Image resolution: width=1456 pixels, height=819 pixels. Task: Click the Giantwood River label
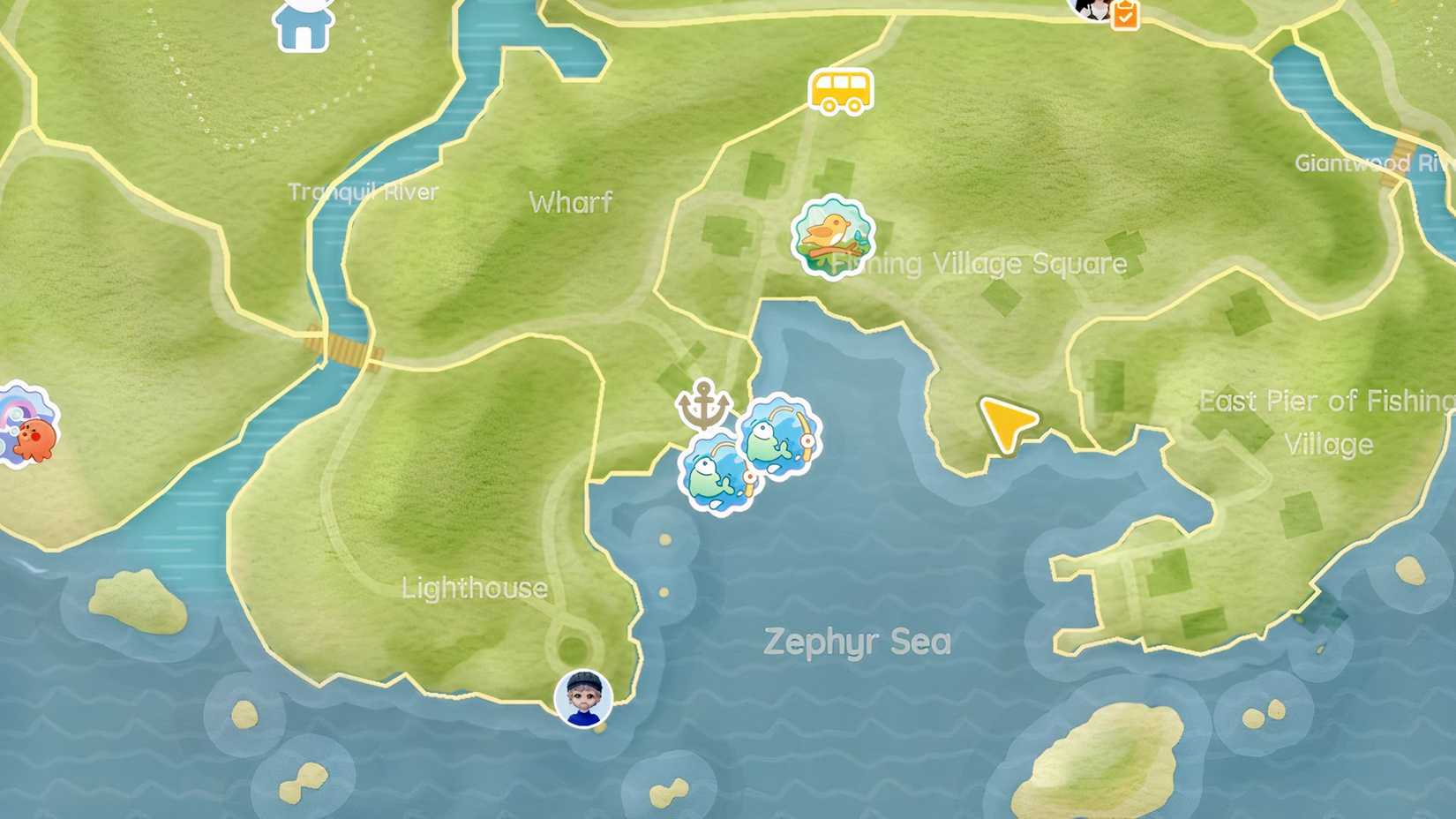pos(1368,164)
